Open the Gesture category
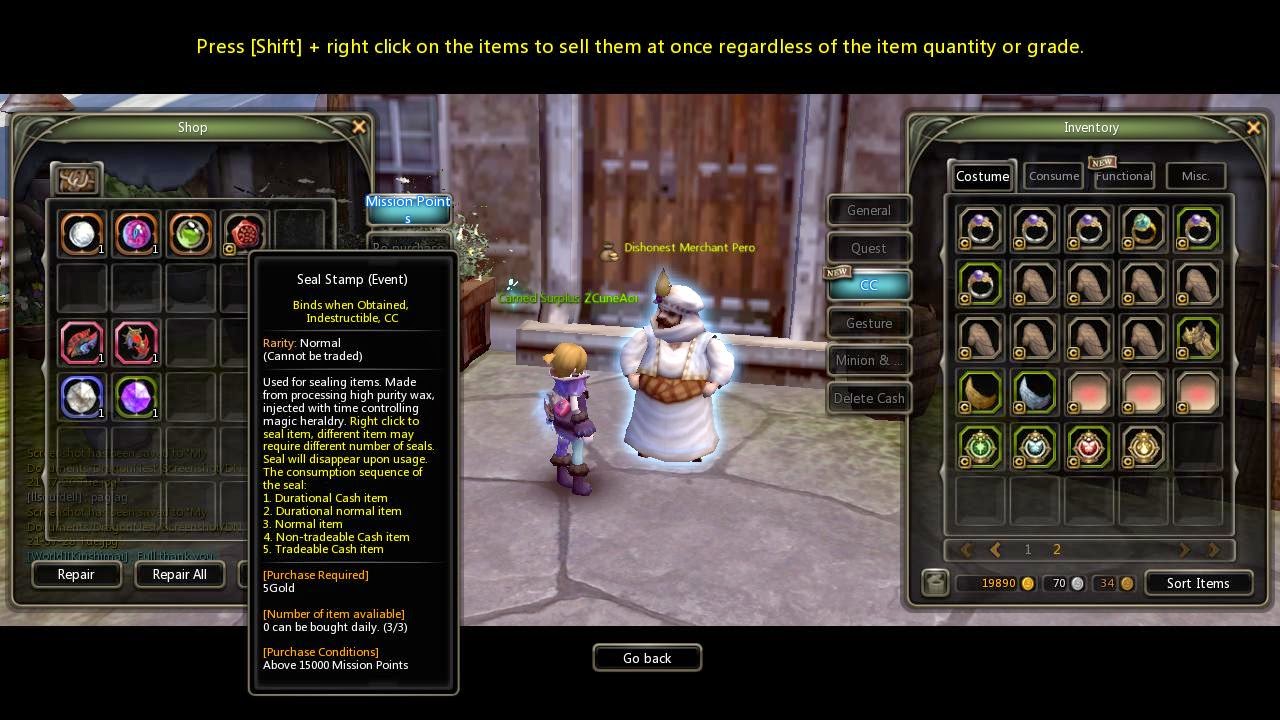 868,323
